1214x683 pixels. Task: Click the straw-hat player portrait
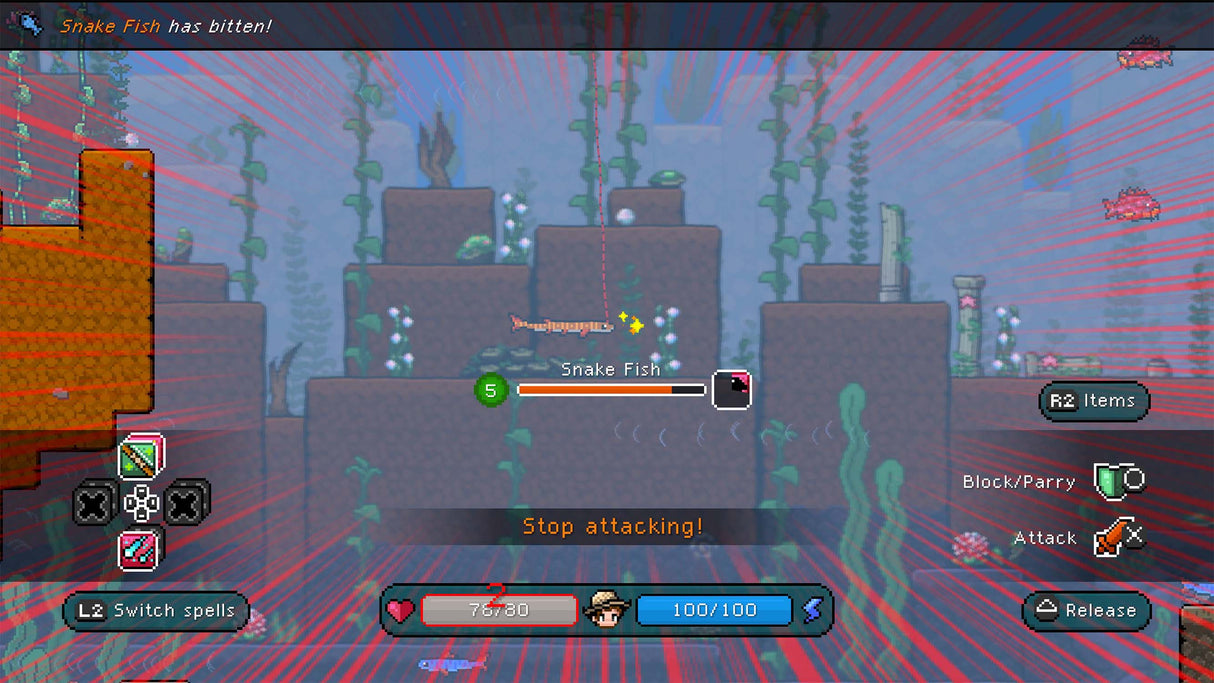click(x=606, y=609)
